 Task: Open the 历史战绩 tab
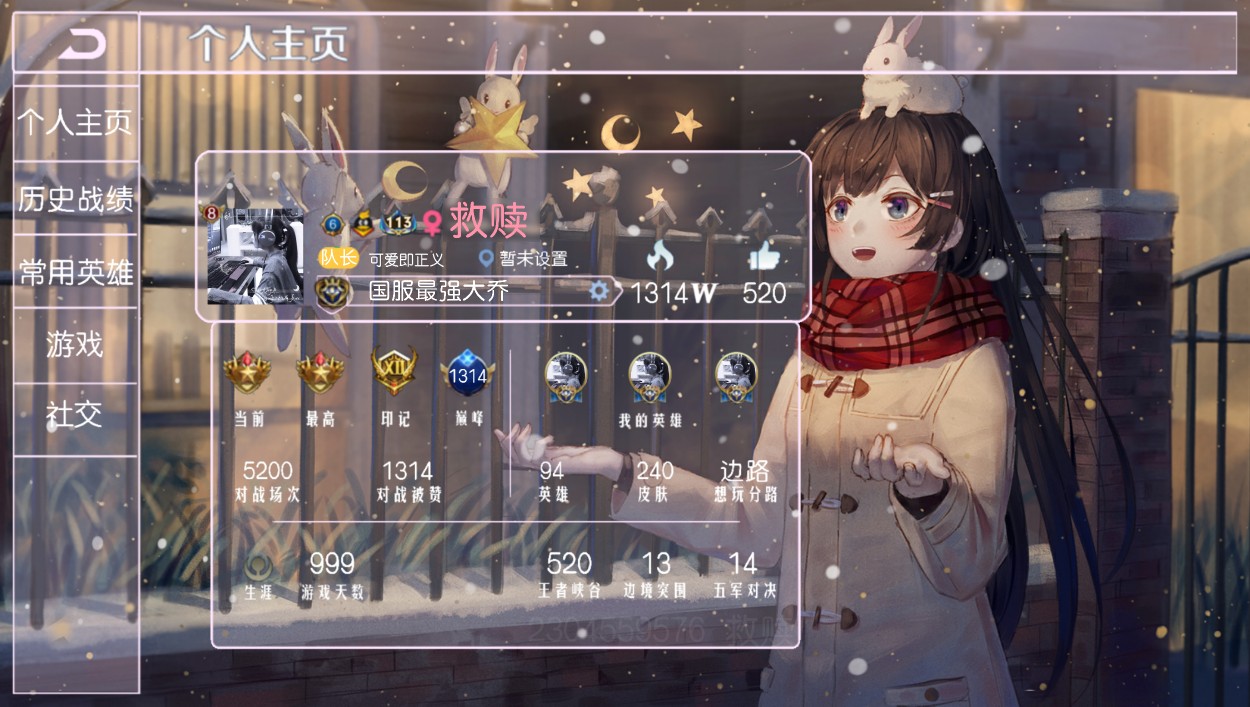point(76,198)
